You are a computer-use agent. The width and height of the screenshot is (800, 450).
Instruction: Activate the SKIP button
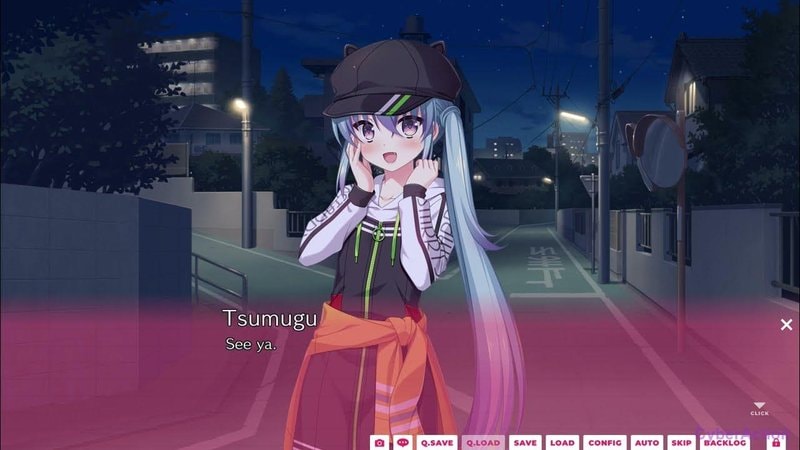pyautogui.click(x=681, y=442)
